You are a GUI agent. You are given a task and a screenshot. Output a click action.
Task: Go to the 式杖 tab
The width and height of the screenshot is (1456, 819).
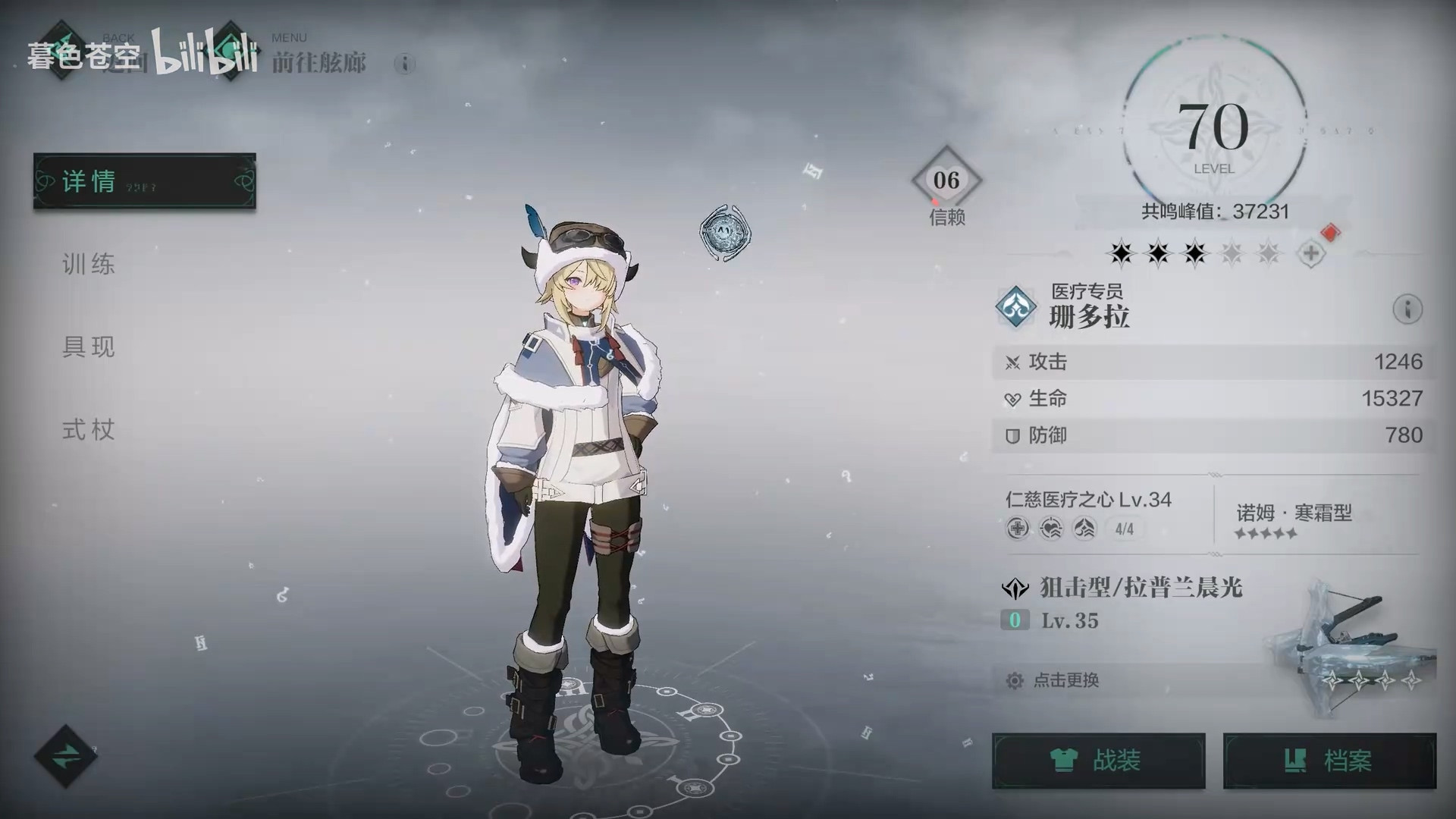[89, 430]
